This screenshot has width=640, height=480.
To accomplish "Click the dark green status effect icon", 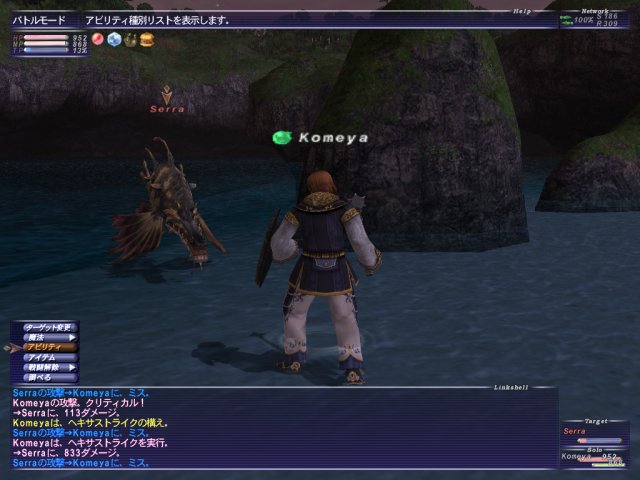I will point(130,39).
